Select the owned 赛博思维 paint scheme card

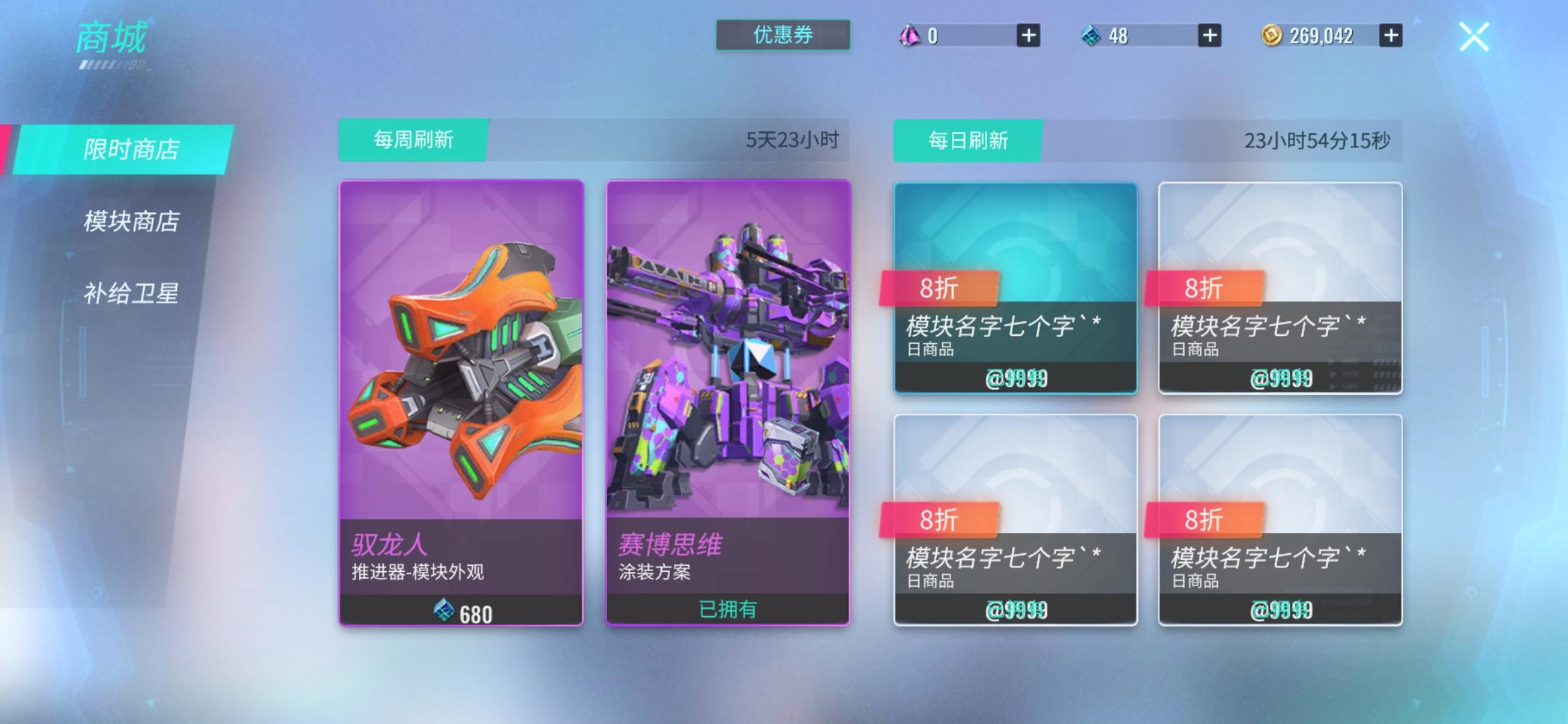(728, 402)
